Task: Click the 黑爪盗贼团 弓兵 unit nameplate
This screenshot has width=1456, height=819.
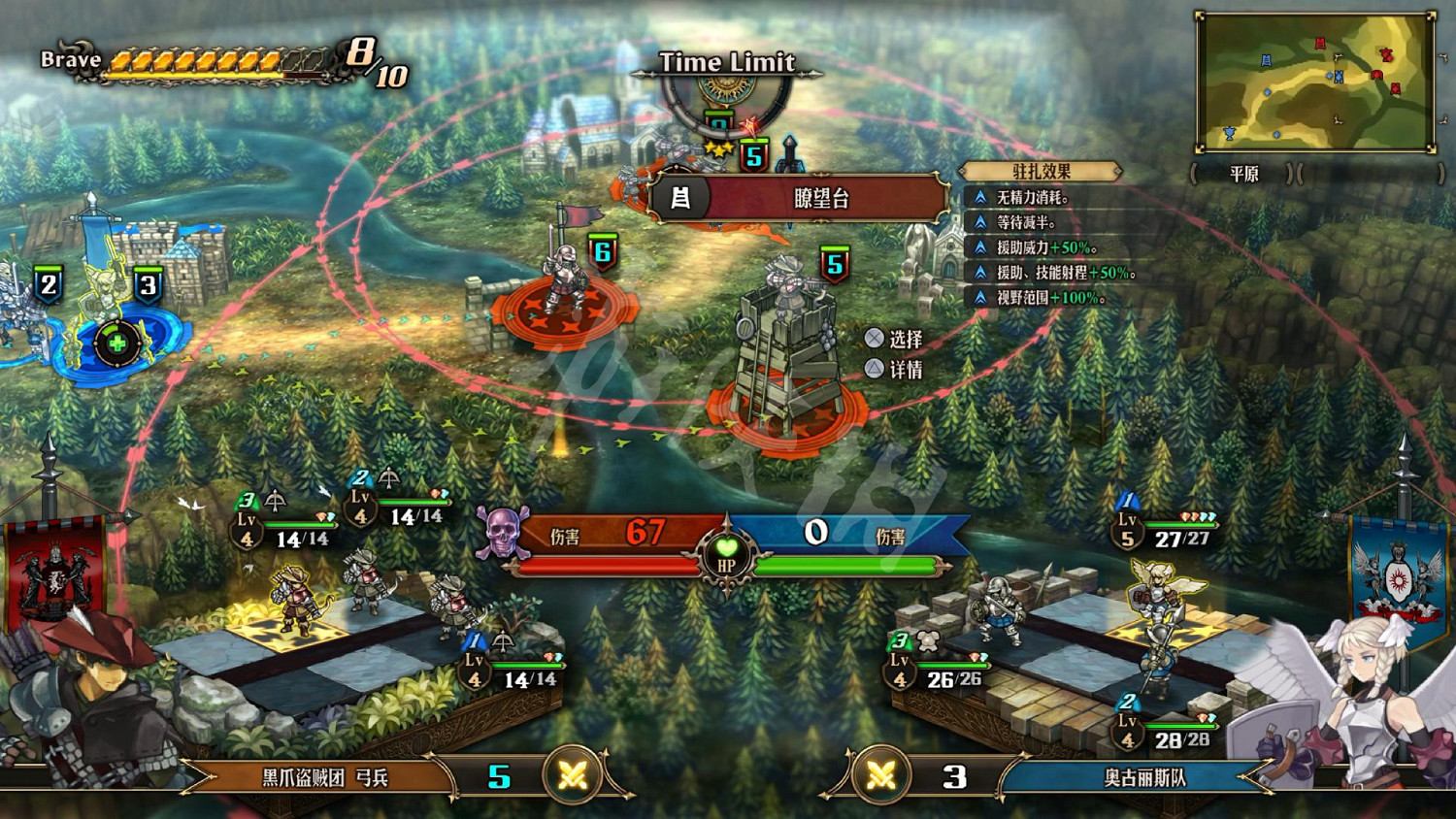Action: (x=325, y=777)
